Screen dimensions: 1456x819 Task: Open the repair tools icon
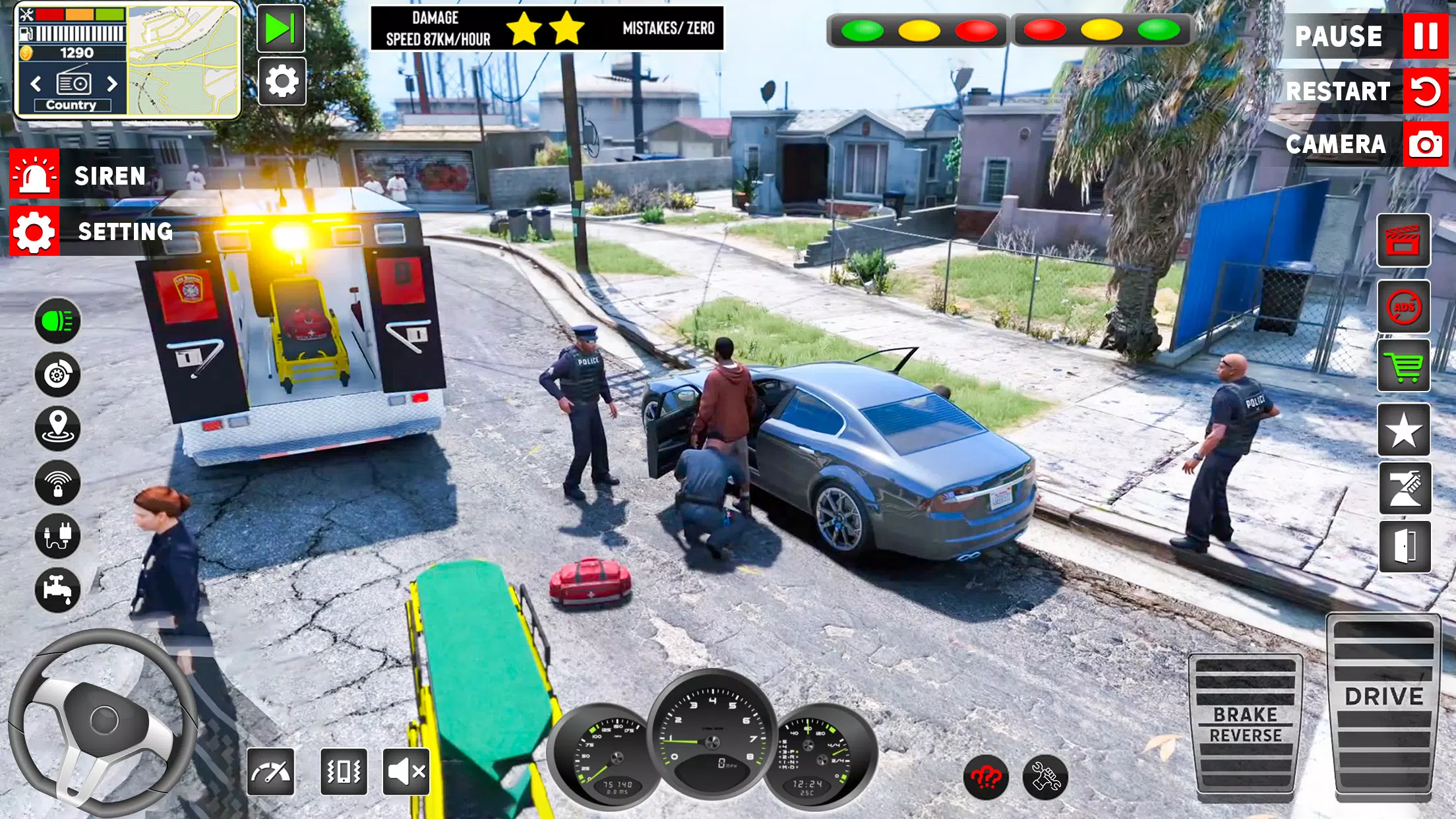click(x=1045, y=777)
